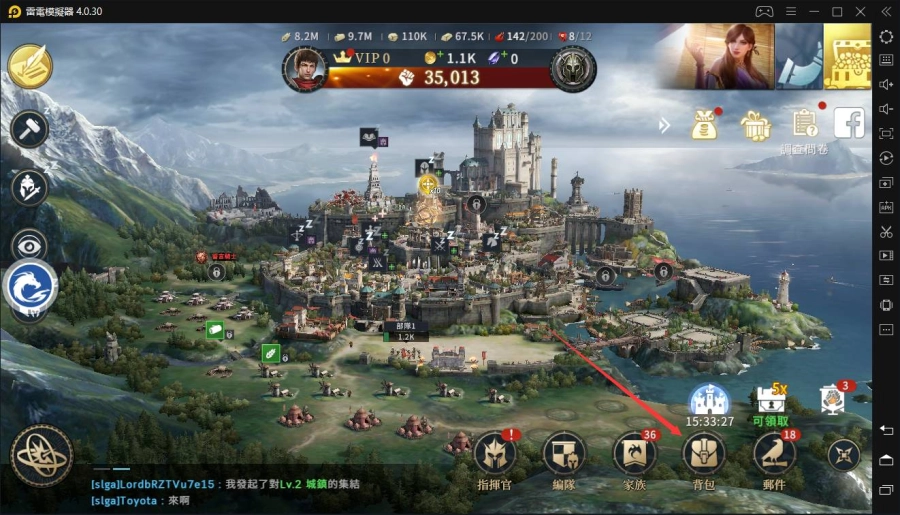Open the 郵件 mail inbox
Screen dimensions: 900x515
point(774,455)
